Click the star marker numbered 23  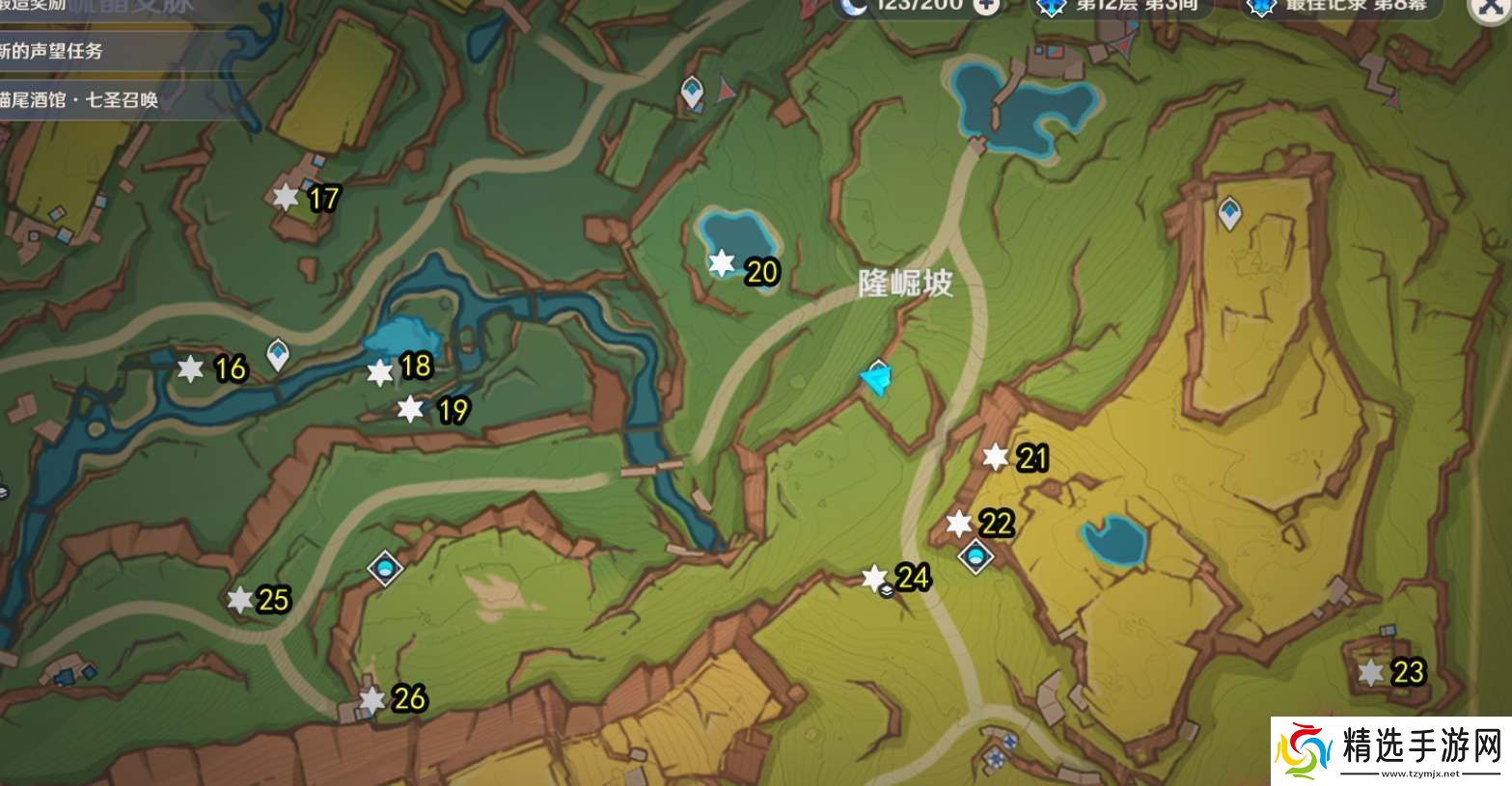click(1370, 672)
